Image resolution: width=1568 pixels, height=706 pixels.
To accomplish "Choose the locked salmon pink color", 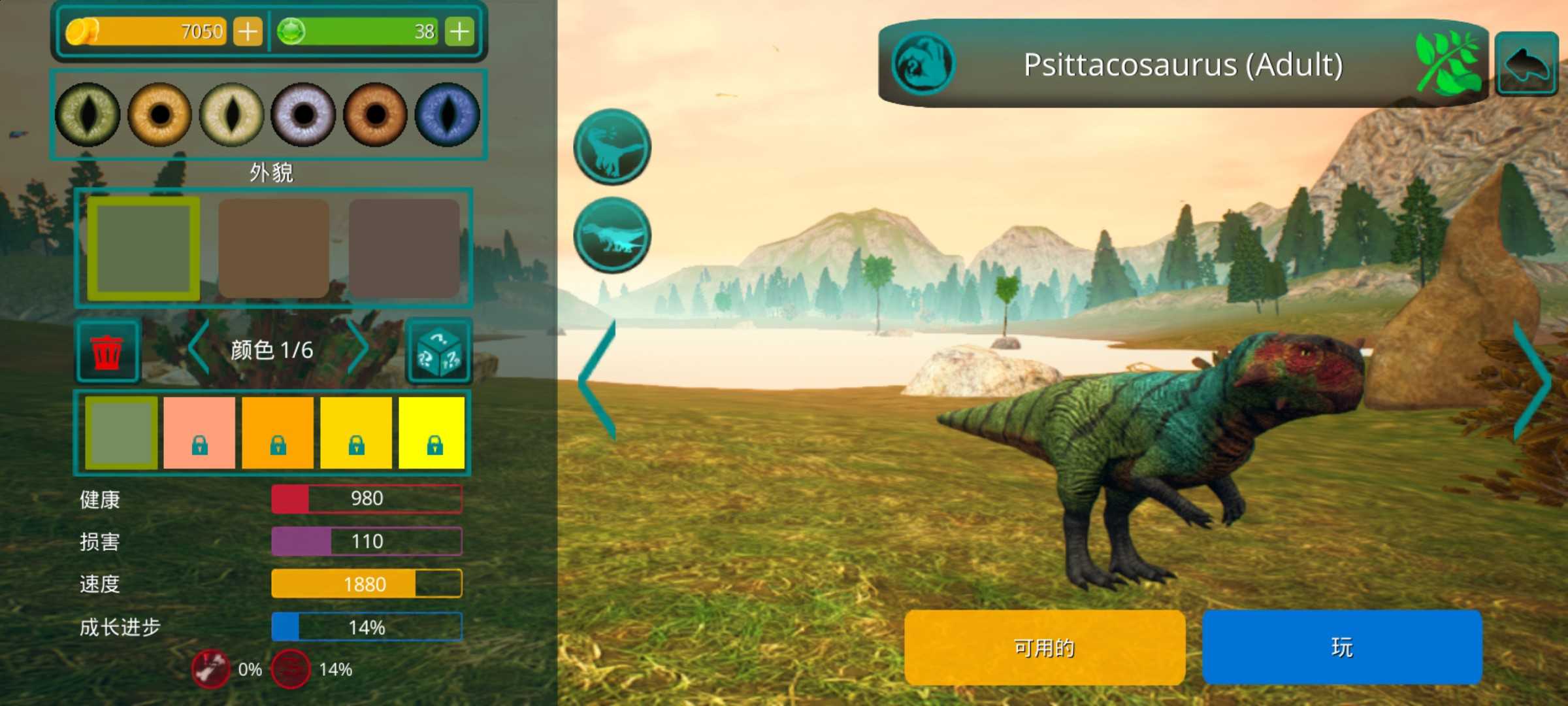I will pos(199,432).
